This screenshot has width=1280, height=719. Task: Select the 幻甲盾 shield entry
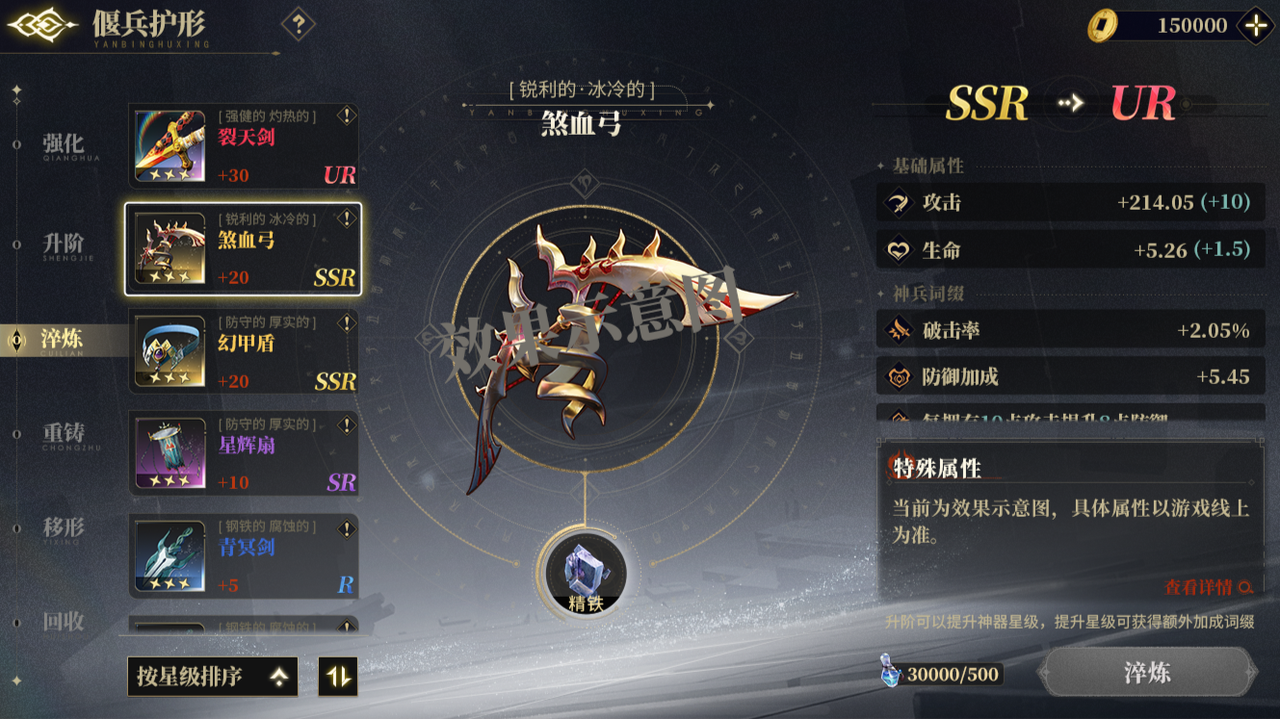(242, 351)
